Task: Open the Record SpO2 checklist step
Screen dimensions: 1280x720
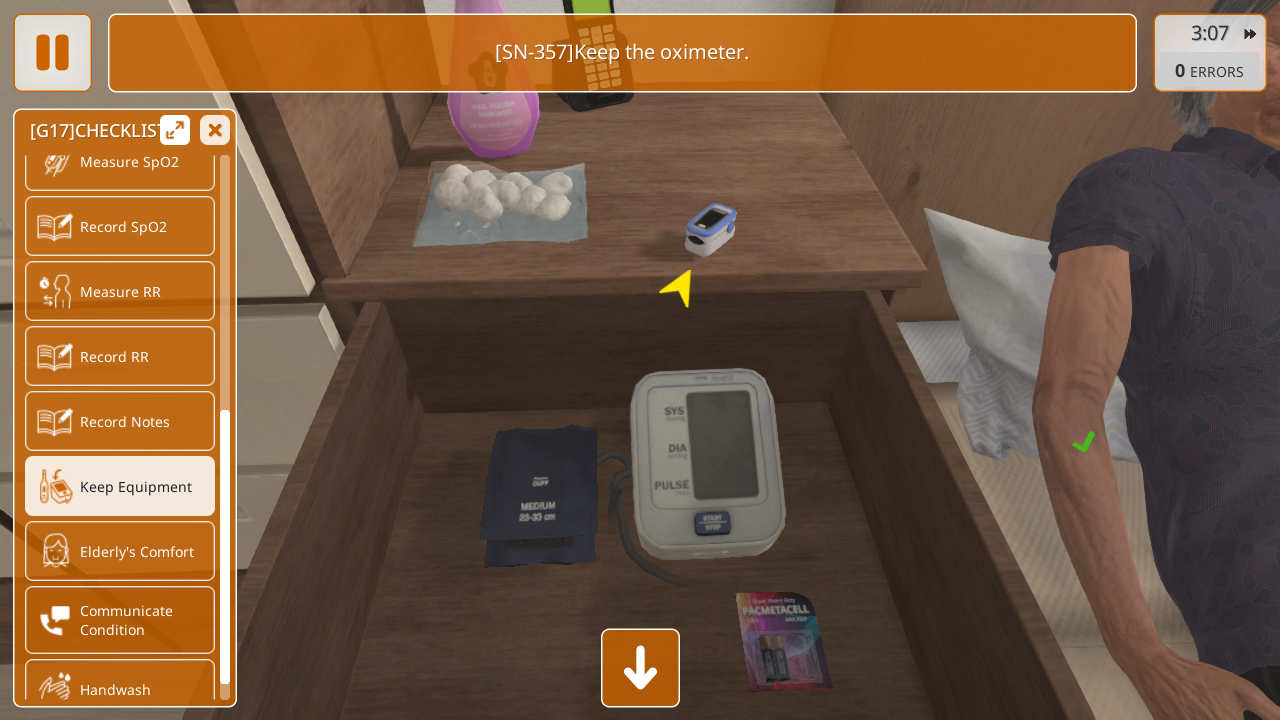Action: pos(120,226)
